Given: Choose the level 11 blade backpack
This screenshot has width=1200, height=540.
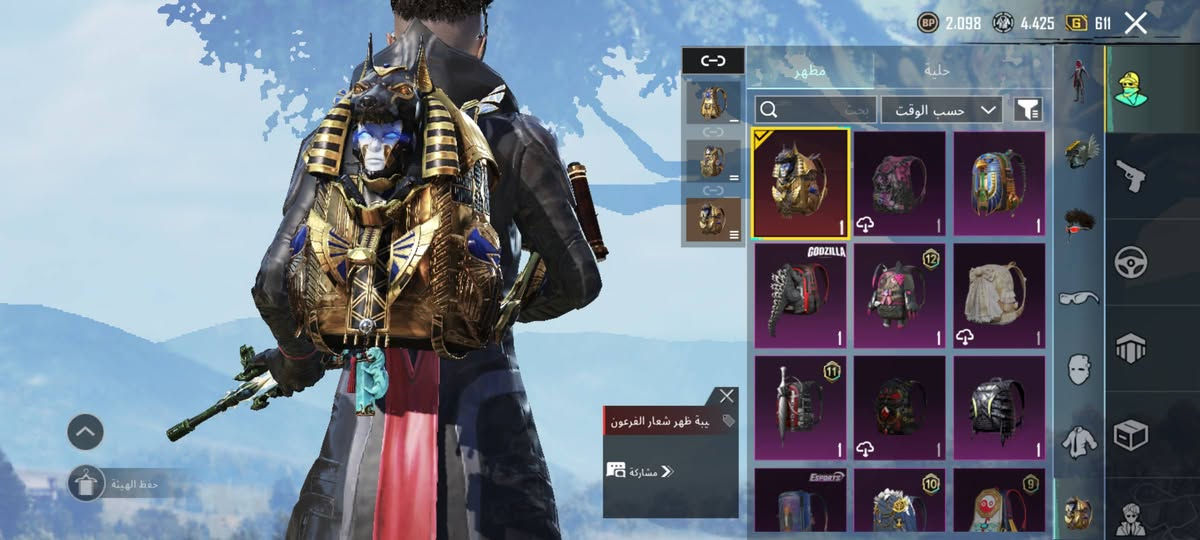Looking at the screenshot, I should (800, 408).
